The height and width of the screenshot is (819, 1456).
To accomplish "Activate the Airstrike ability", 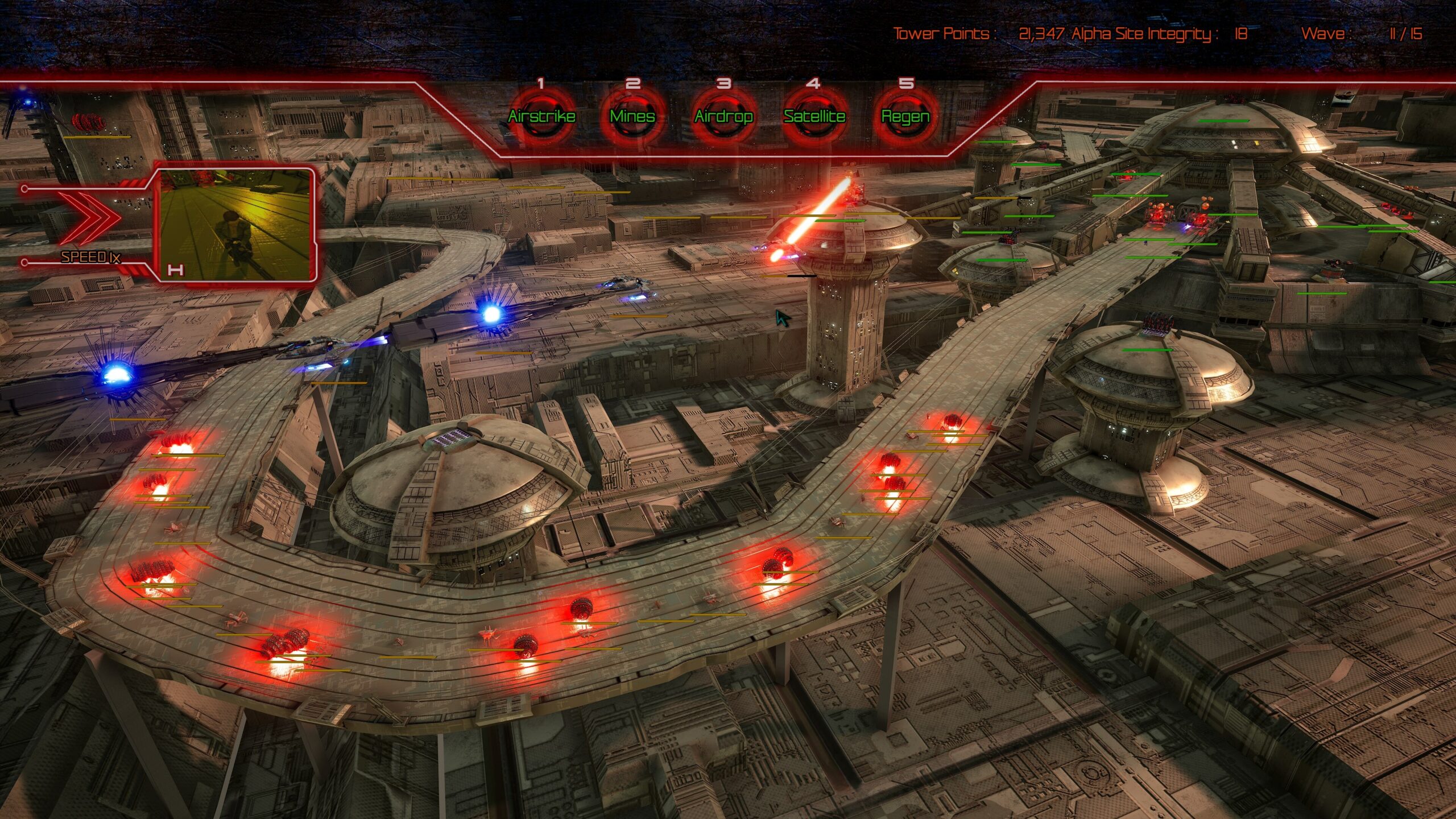I will (x=541, y=117).
